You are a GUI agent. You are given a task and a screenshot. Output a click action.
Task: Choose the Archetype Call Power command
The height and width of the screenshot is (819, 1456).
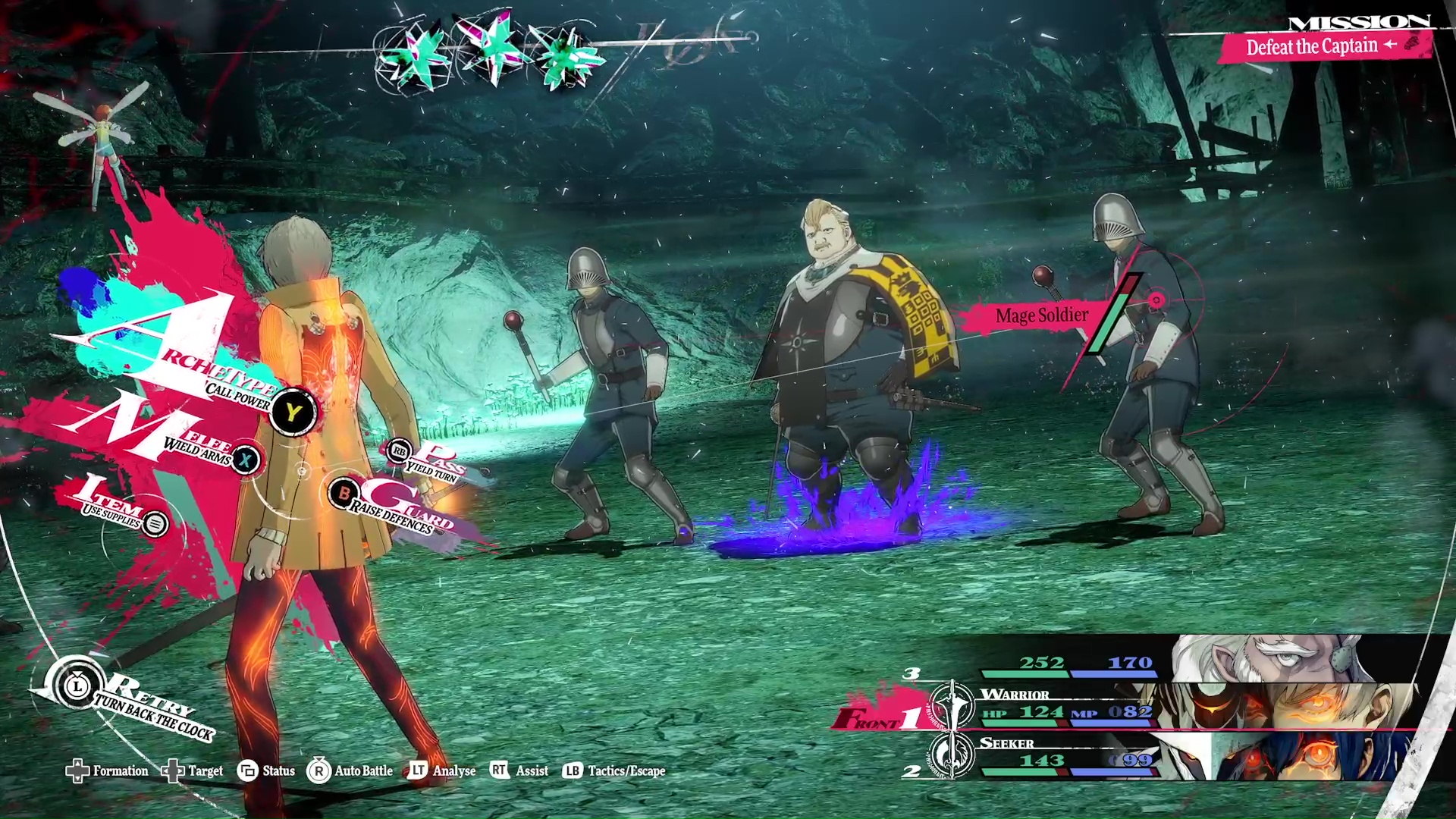[x=292, y=412]
